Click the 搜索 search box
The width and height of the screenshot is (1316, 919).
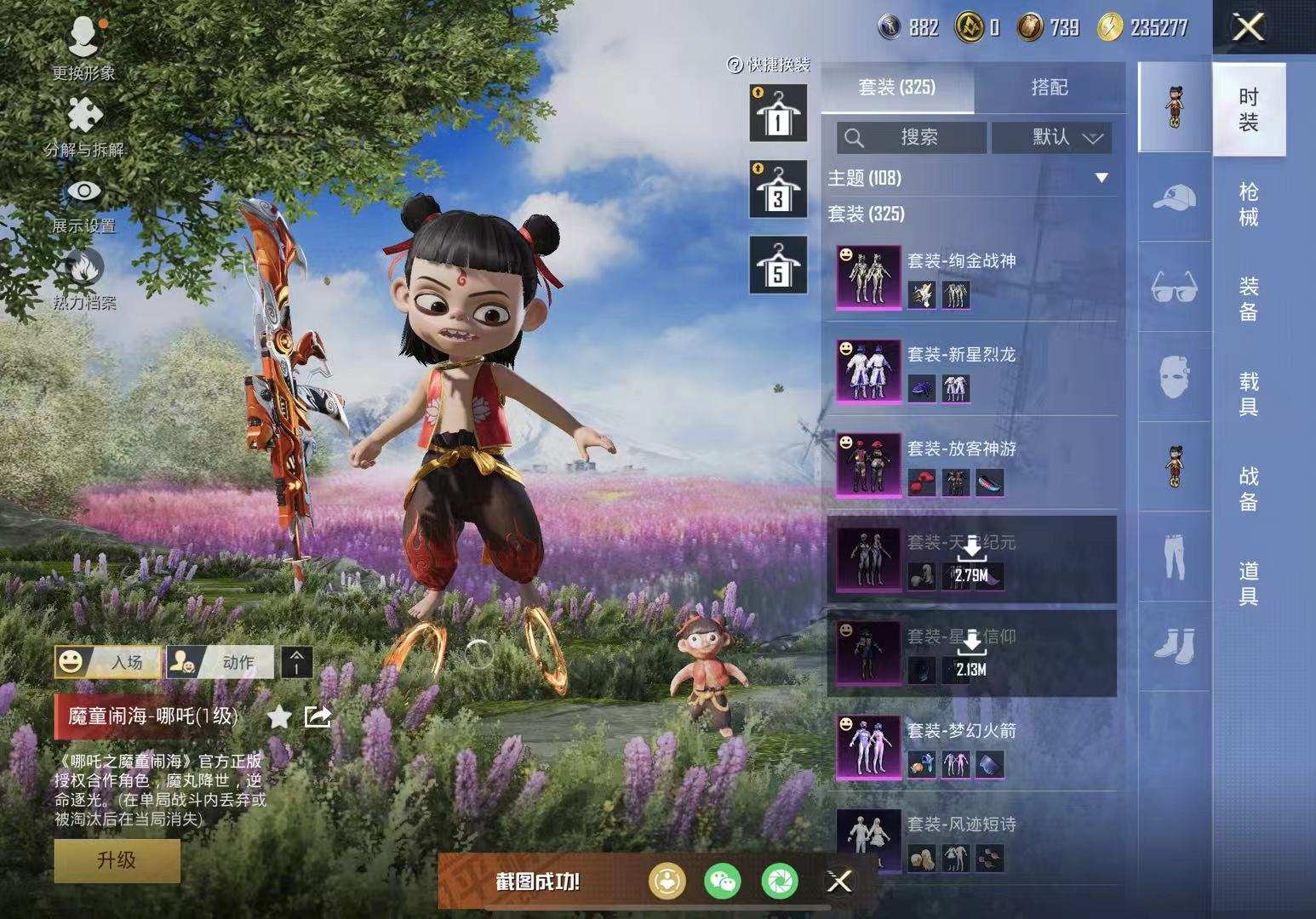click(x=912, y=137)
